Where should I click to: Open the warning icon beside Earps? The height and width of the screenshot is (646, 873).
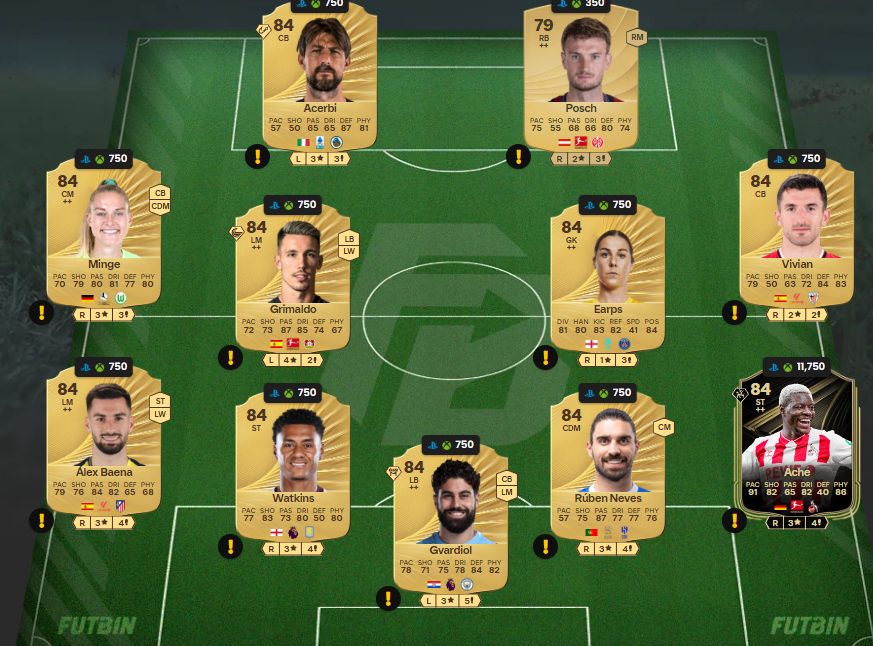pos(545,357)
